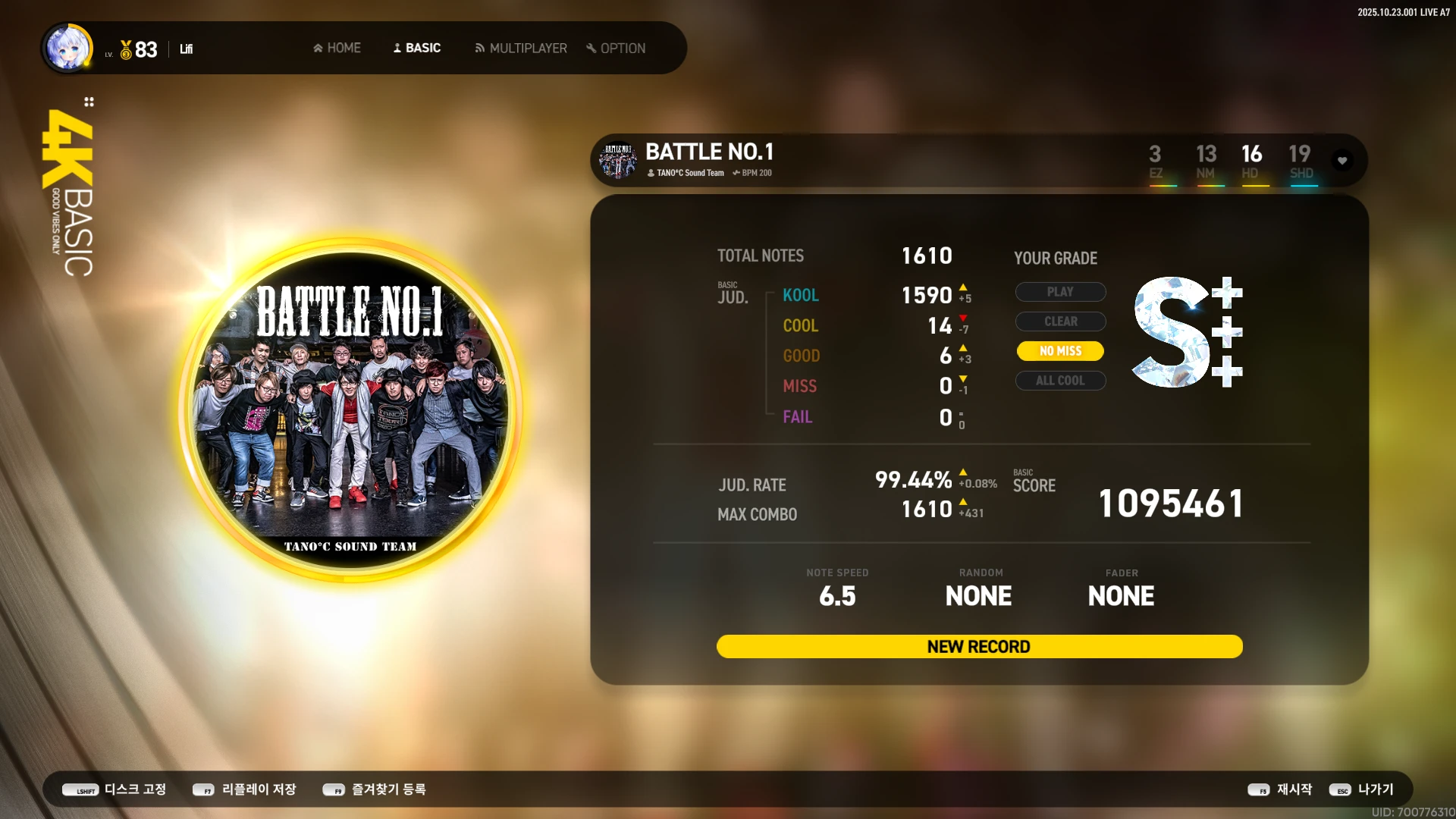Click the four-dot icon above 4K
This screenshot has height=819, width=1456.
pyautogui.click(x=89, y=102)
